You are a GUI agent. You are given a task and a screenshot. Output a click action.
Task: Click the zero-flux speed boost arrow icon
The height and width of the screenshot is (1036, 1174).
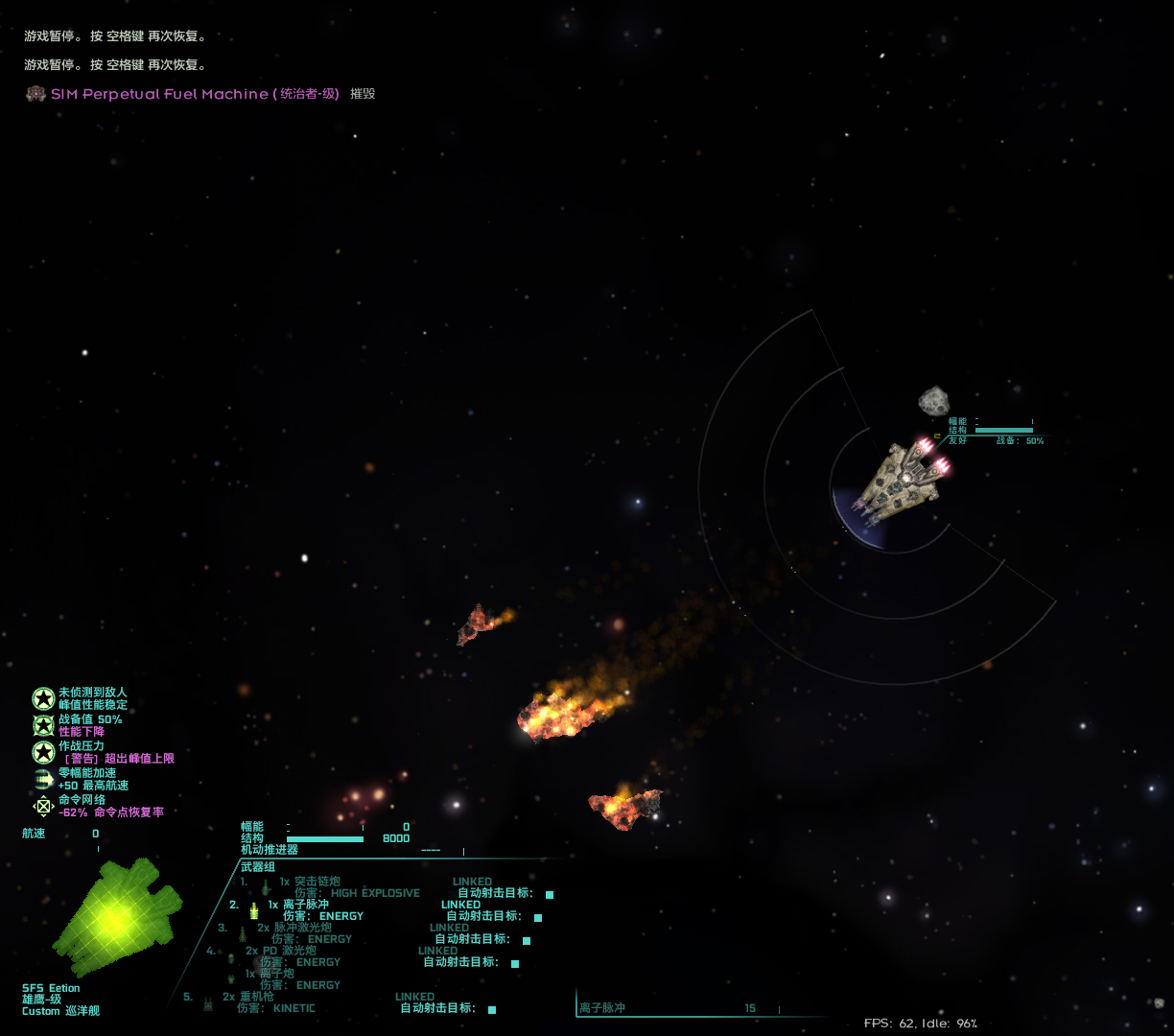click(x=43, y=779)
